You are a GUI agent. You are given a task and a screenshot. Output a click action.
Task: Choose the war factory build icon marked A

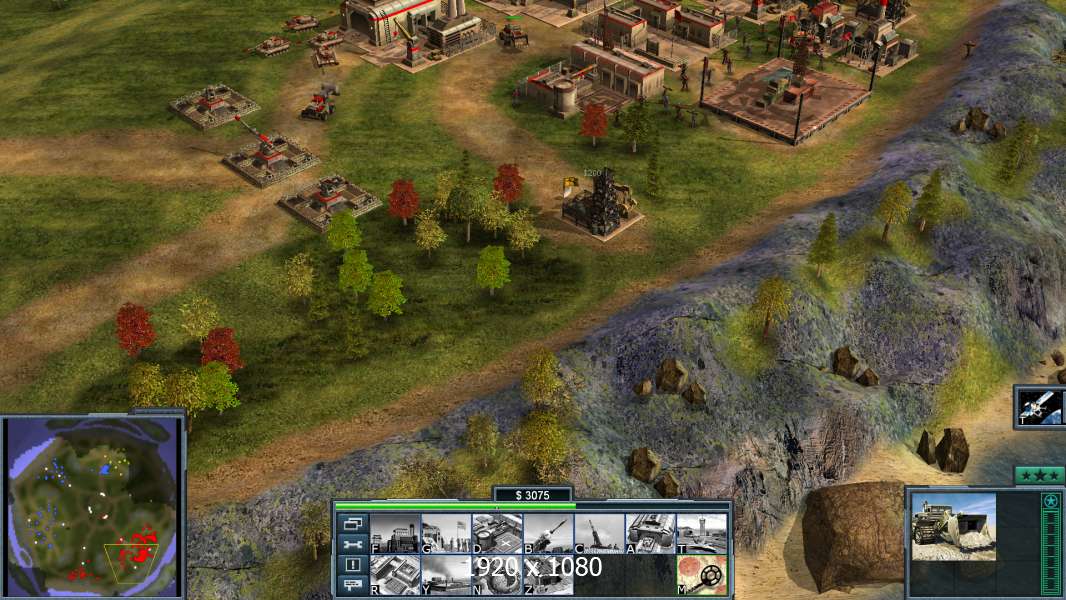[x=650, y=533]
